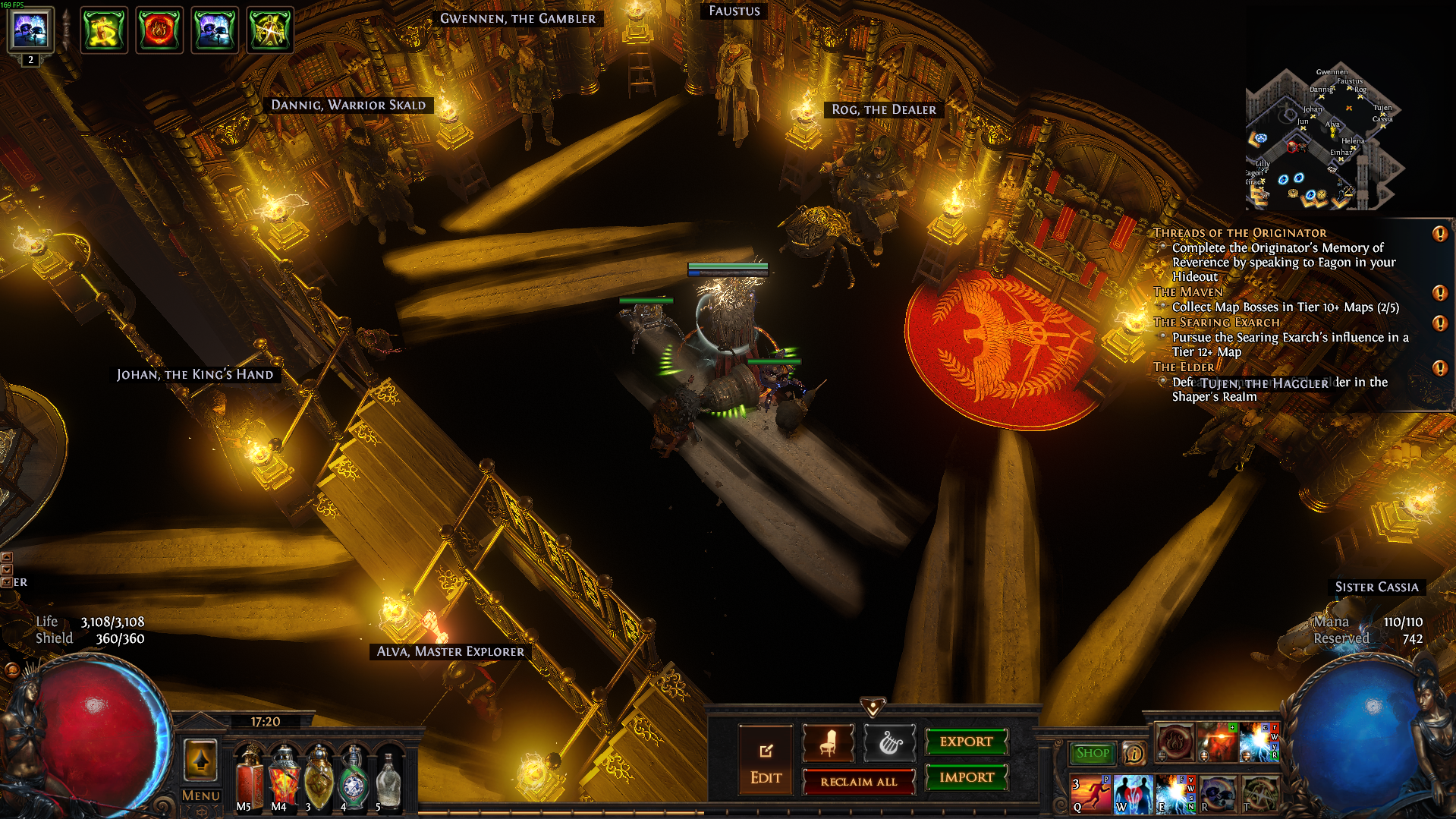Activate the twin silhouettes skill on W
Image resolution: width=1456 pixels, height=819 pixels.
pos(1132,794)
